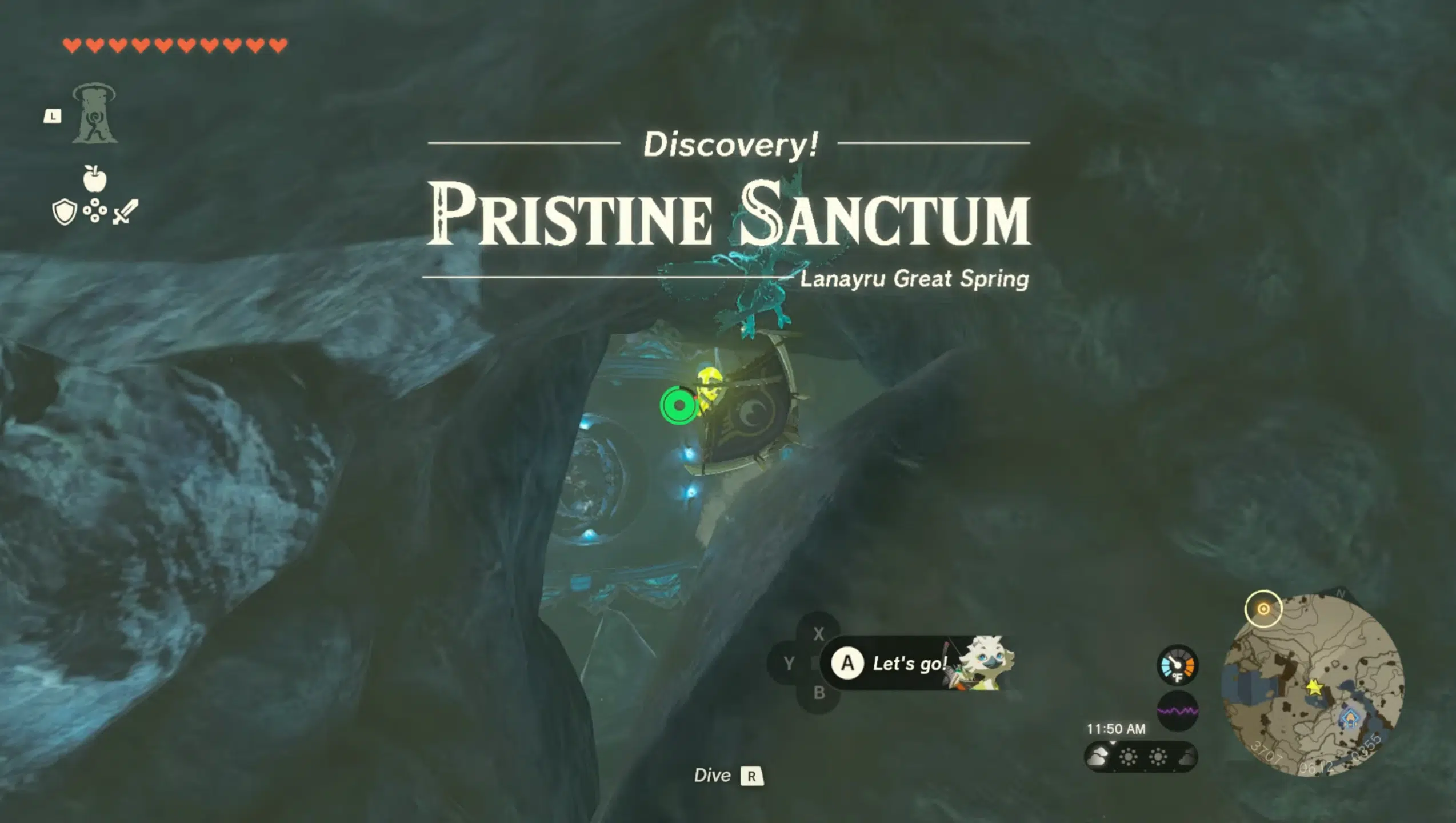The image size is (1456, 823).
Task: Select the shield equipment icon
Action: coord(65,211)
